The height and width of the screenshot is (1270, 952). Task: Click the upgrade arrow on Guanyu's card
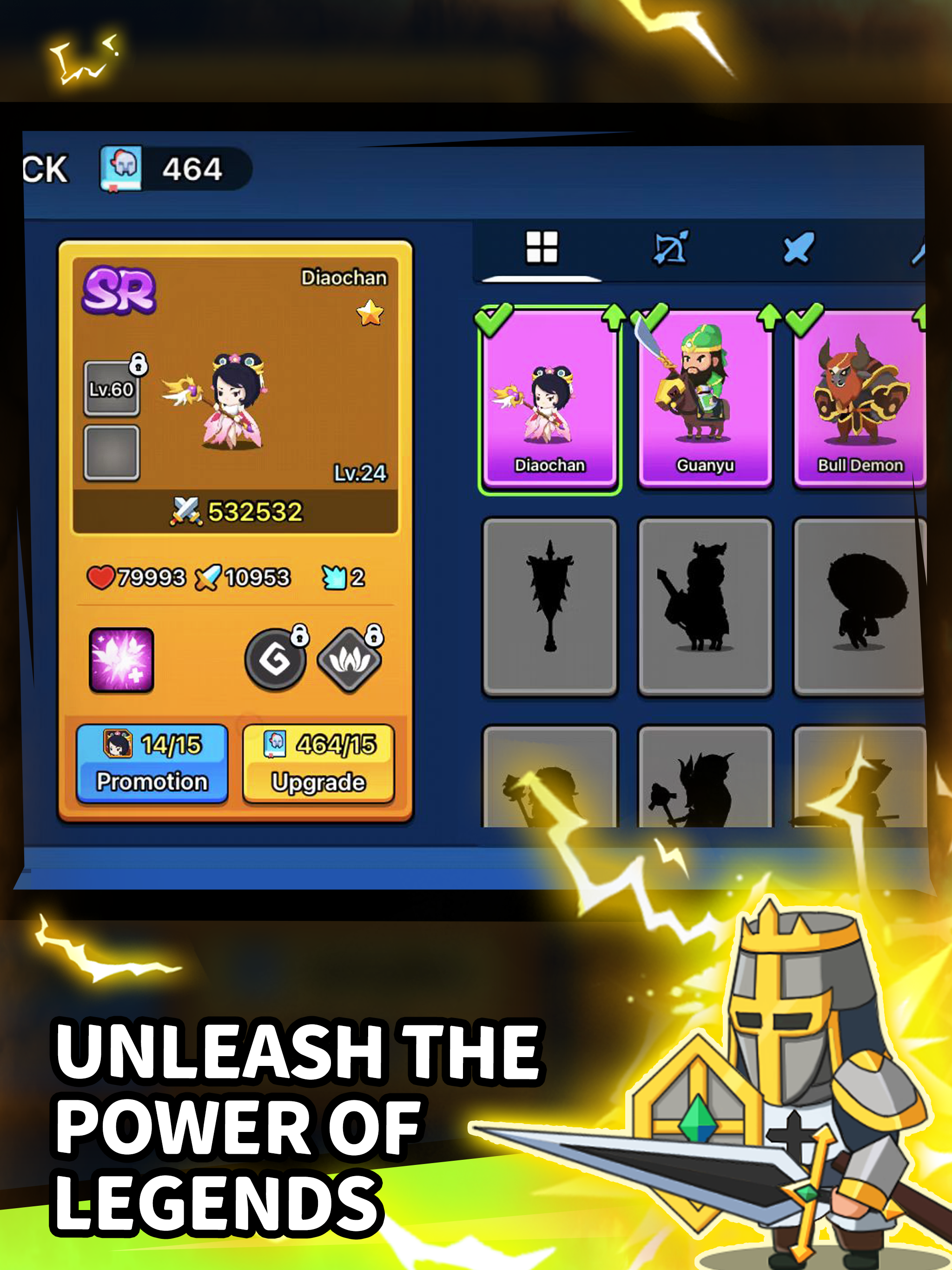pos(769,316)
